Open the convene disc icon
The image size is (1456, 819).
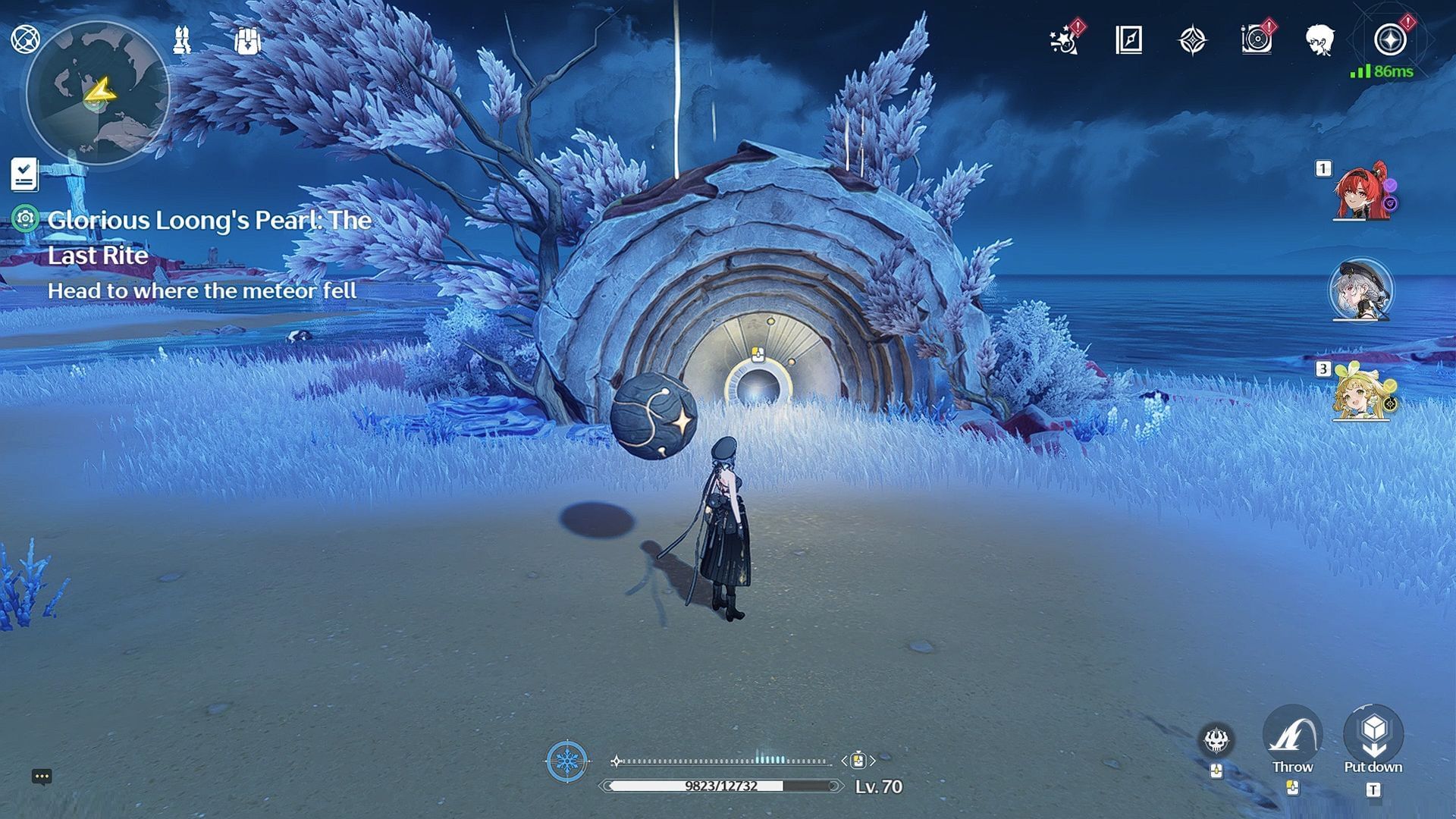[1256, 40]
